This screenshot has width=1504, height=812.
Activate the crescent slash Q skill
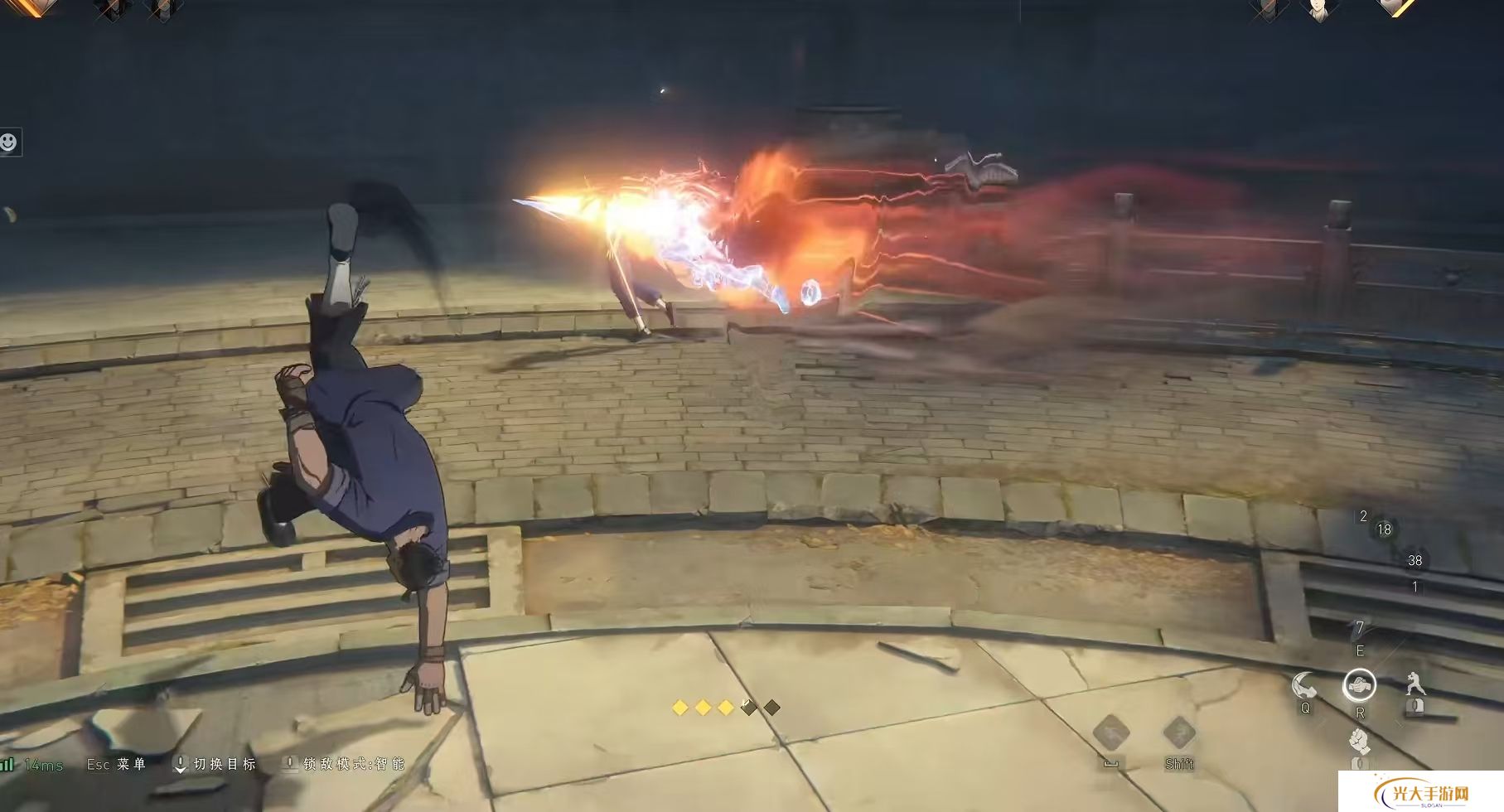[1304, 686]
